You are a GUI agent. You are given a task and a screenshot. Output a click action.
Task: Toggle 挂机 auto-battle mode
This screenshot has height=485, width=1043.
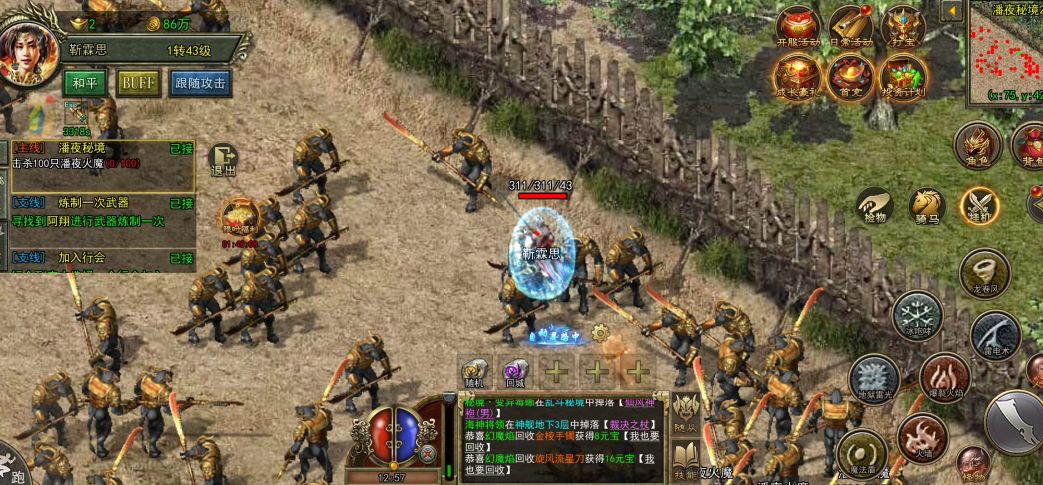(980, 206)
